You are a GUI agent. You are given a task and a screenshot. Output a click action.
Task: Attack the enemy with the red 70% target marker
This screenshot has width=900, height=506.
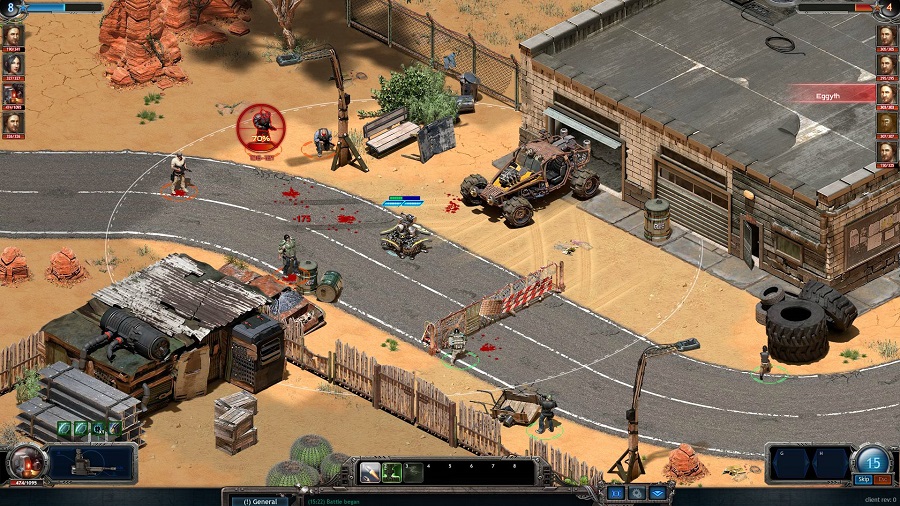tap(261, 127)
